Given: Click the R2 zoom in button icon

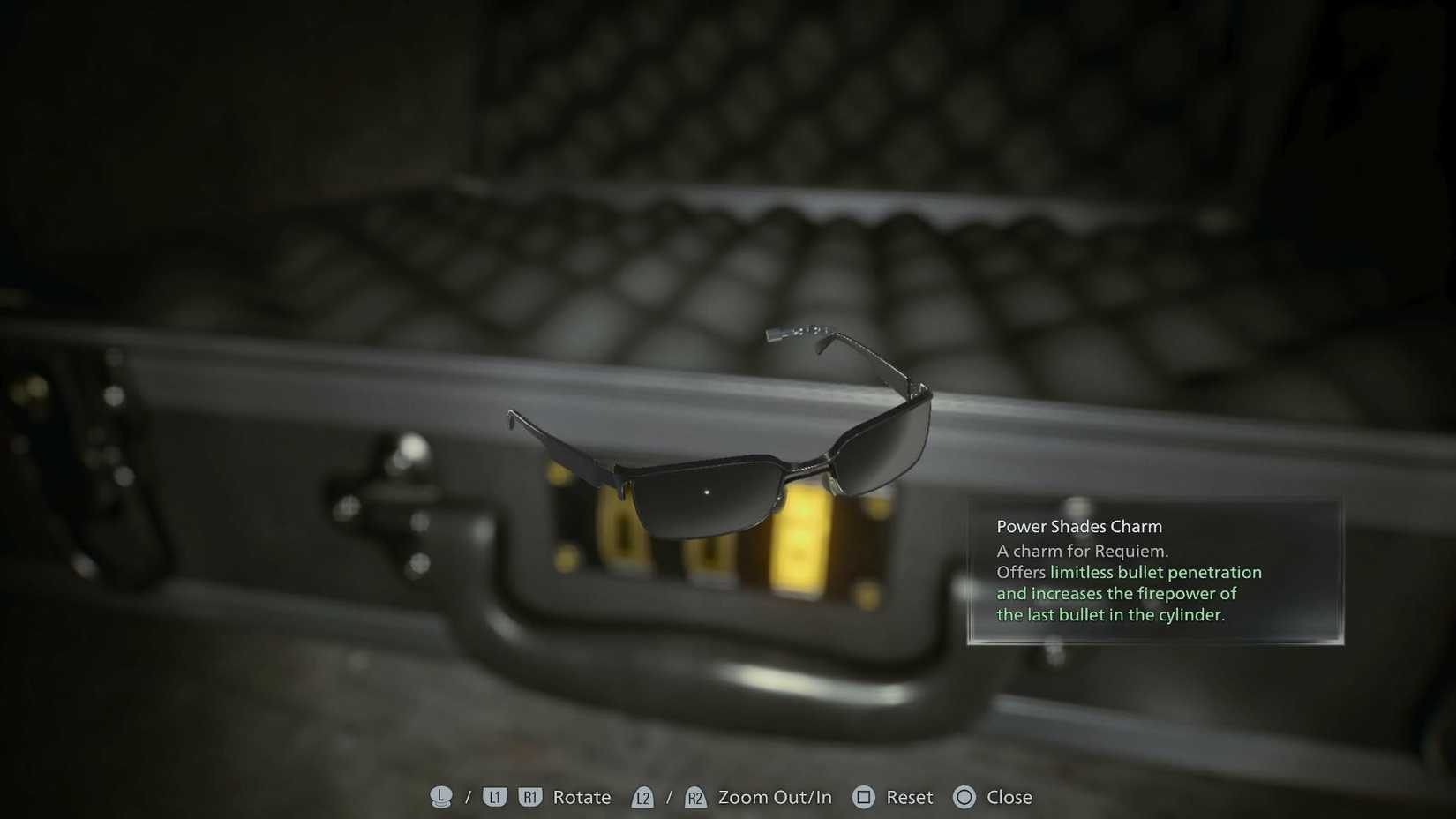Looking at the screenshot, I should pyautogui.click(x=695, y=797).
